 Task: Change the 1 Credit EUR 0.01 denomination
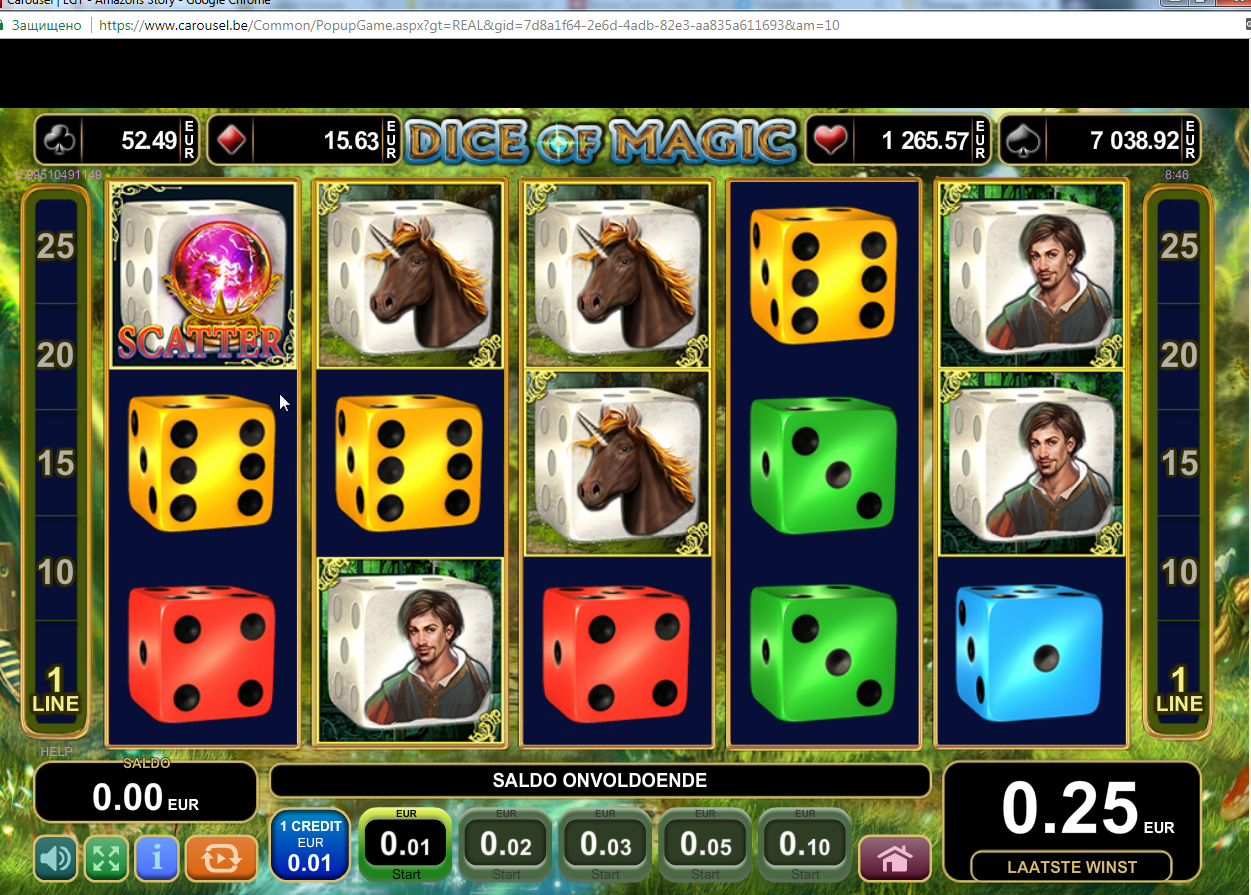tap(310, 845)
